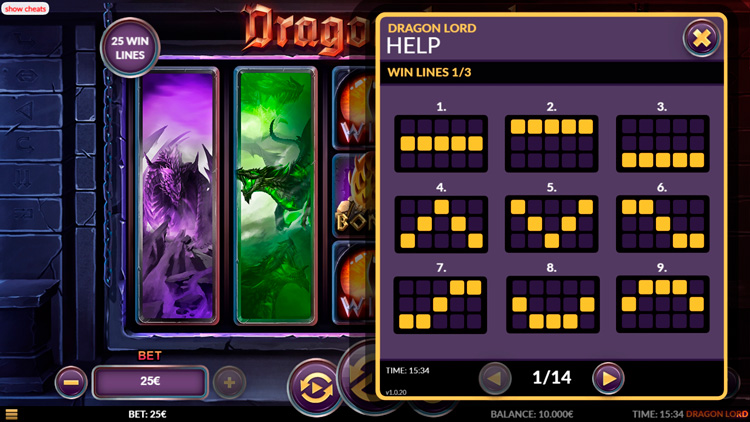The width and height of the screenshot is (750, 422).
Task: Go to the previous help page
Action: [x=495, y=378]
